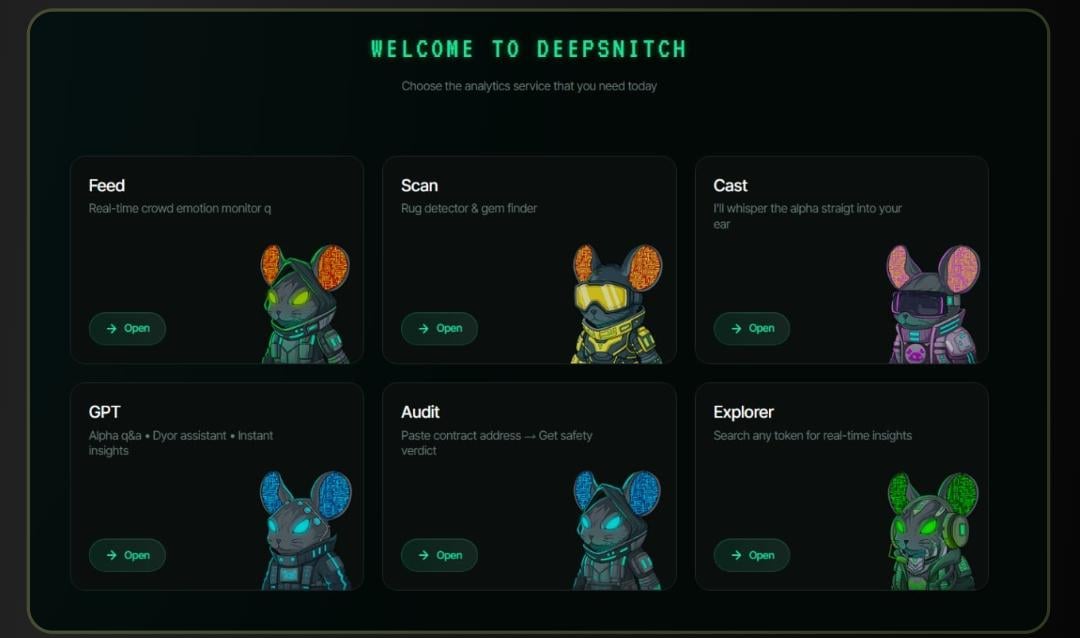This screenshot has width=1080, height=638.
Task: Pick the GPT card heading
Action: (x=105, y=412)
